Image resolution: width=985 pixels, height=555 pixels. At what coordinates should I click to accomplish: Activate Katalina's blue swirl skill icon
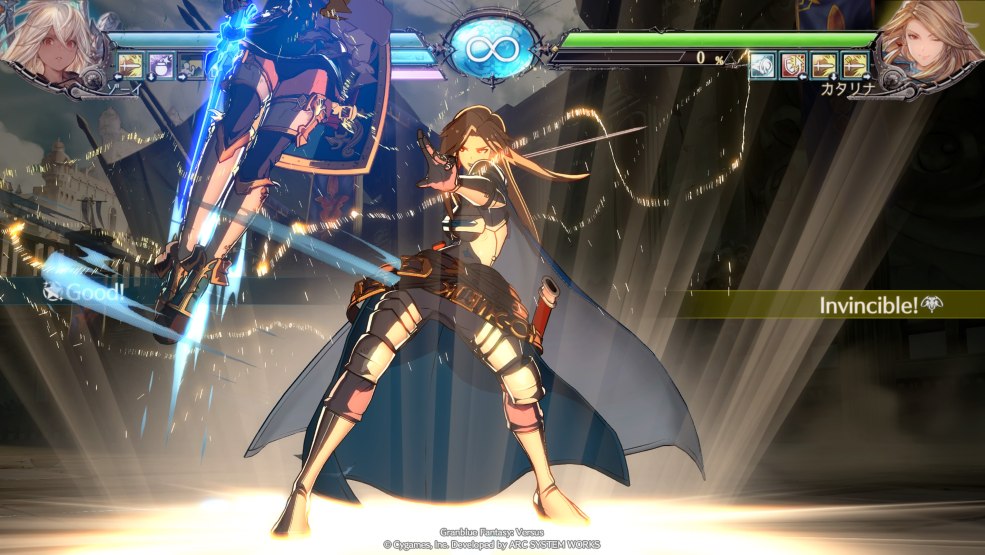[763, 66]
